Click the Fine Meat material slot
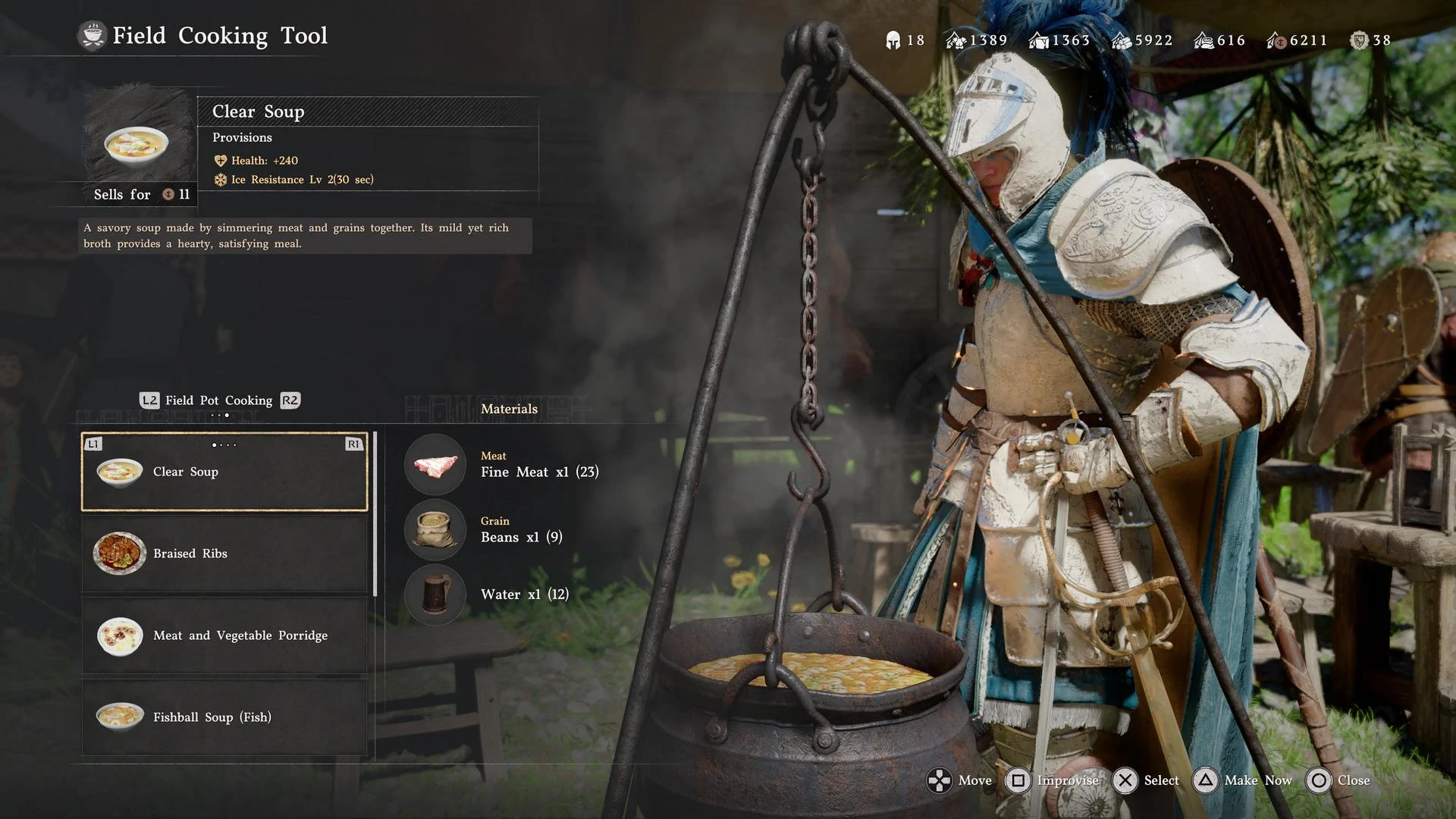Screen dimensions: 1456x819 click(435, 465)
